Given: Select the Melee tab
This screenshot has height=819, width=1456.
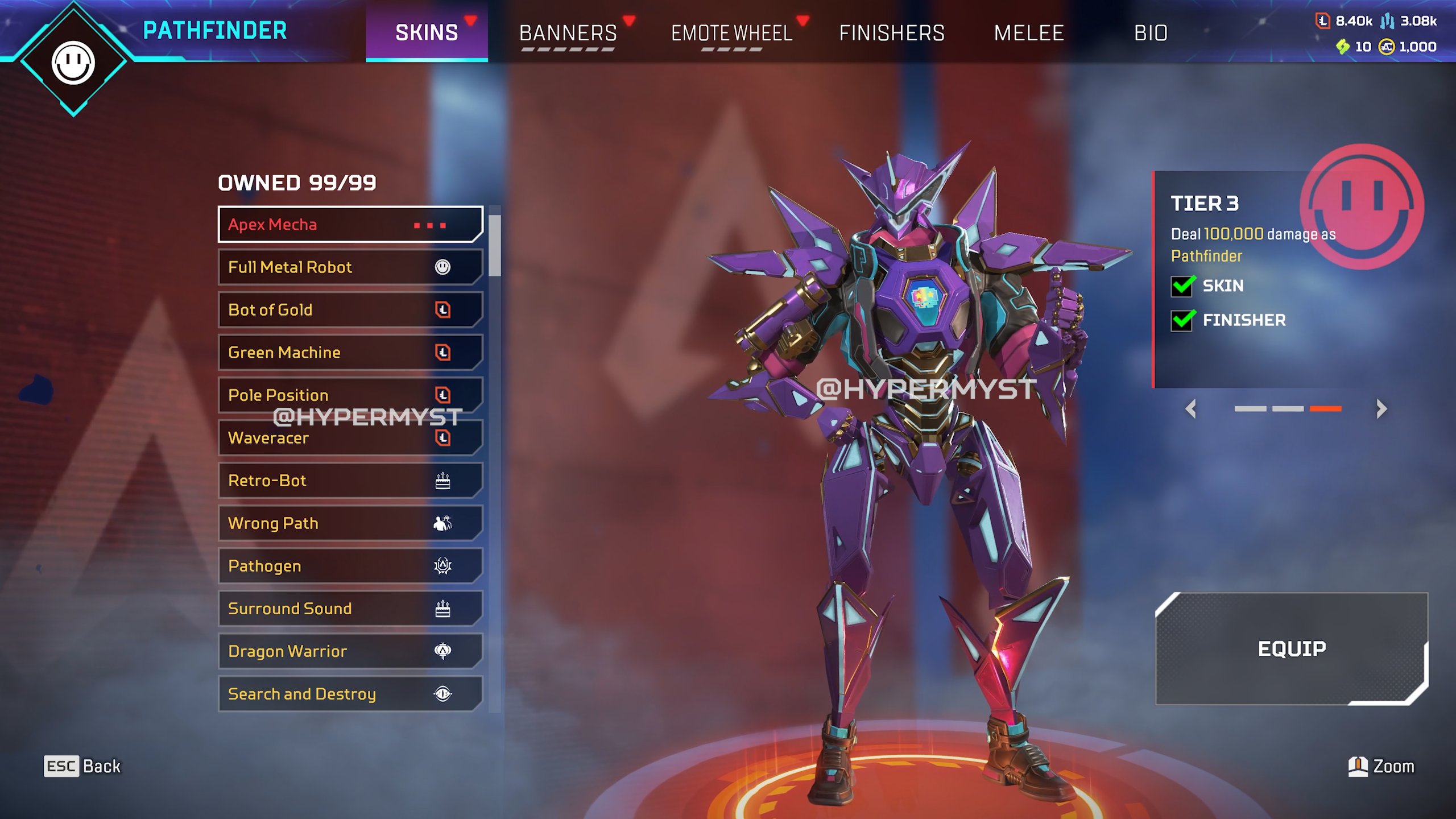Looking at the screenshot, I should tap(1028, 33).
